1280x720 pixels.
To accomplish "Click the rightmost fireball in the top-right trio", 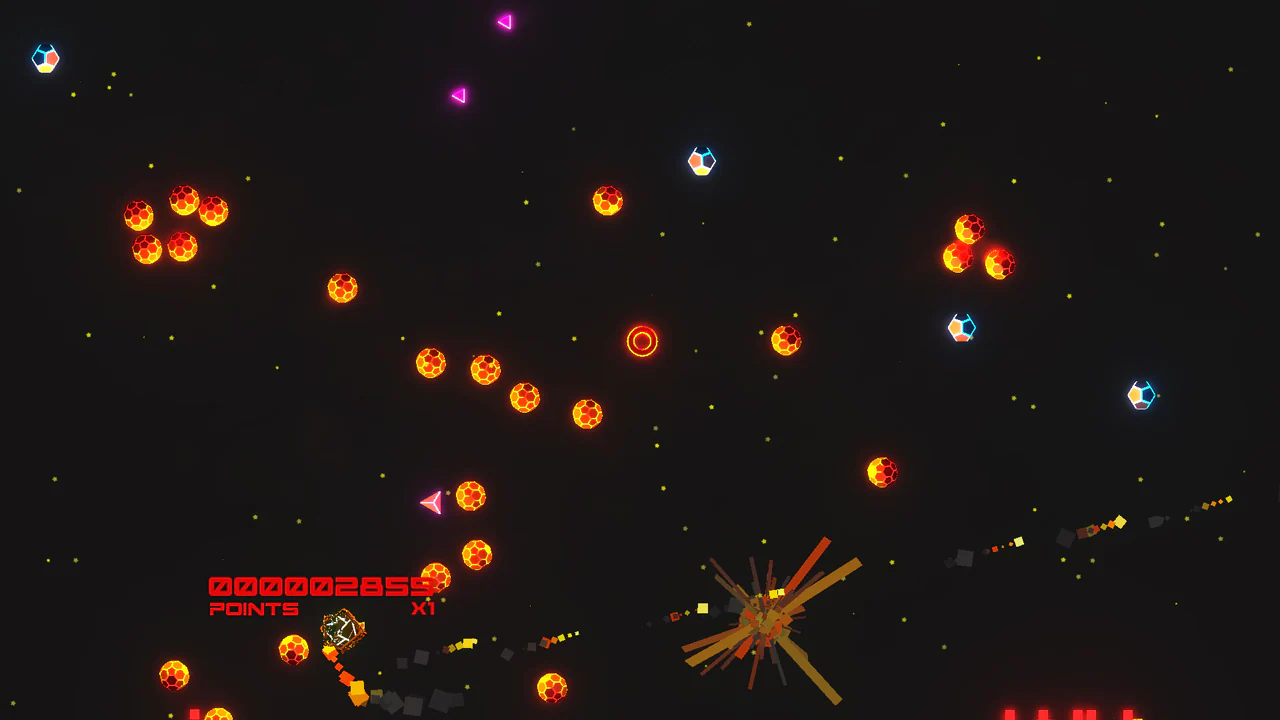I will [1000, 262].
